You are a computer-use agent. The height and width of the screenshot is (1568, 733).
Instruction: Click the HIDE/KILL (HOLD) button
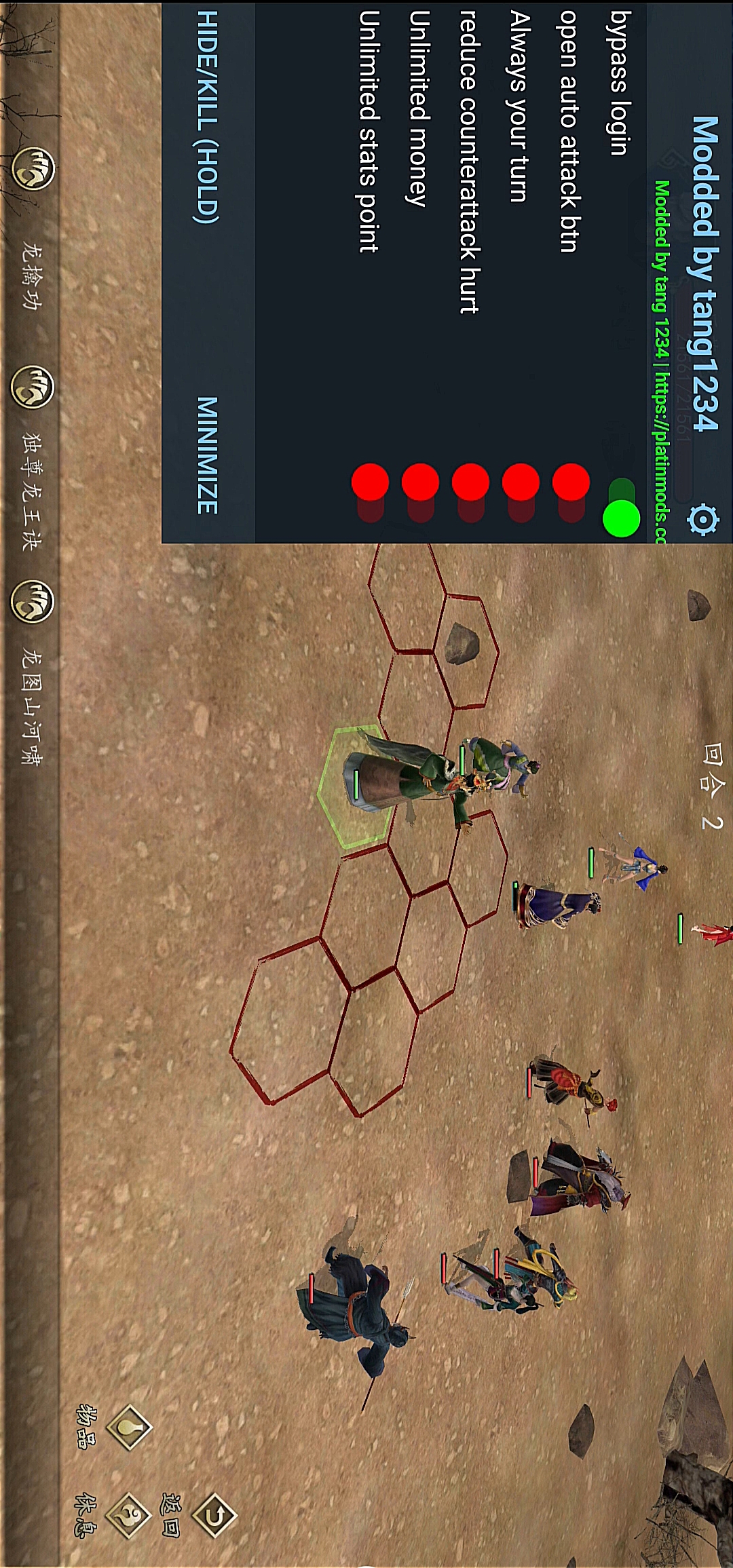(208, 117)
